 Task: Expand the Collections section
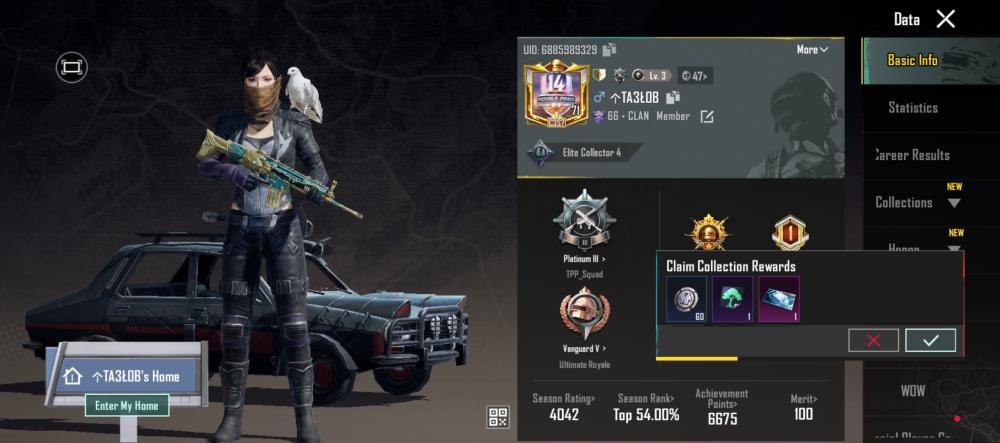[x=917, y=202]
